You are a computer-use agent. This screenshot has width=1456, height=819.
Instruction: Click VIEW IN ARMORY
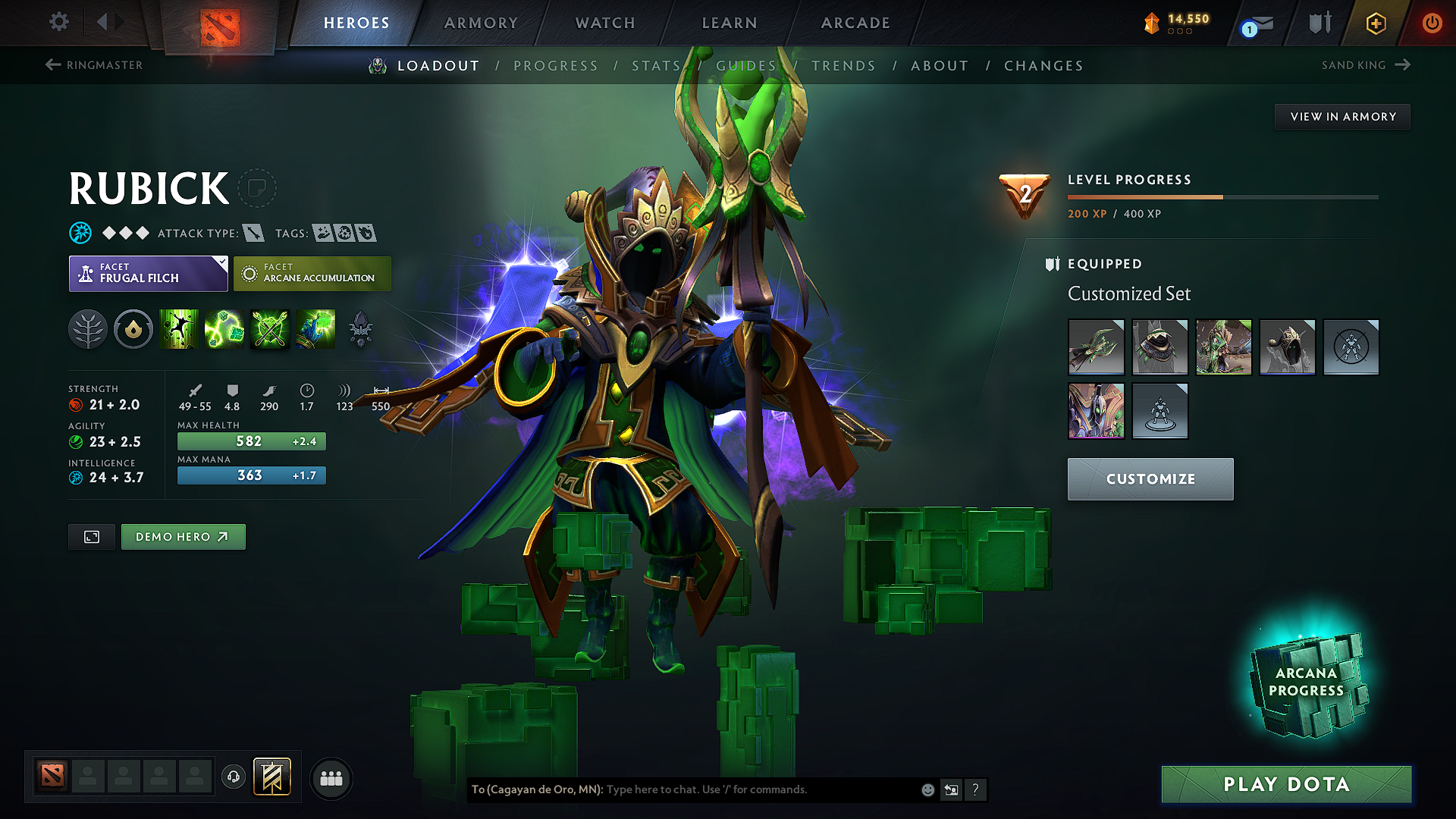click(x=1342, y=116)
